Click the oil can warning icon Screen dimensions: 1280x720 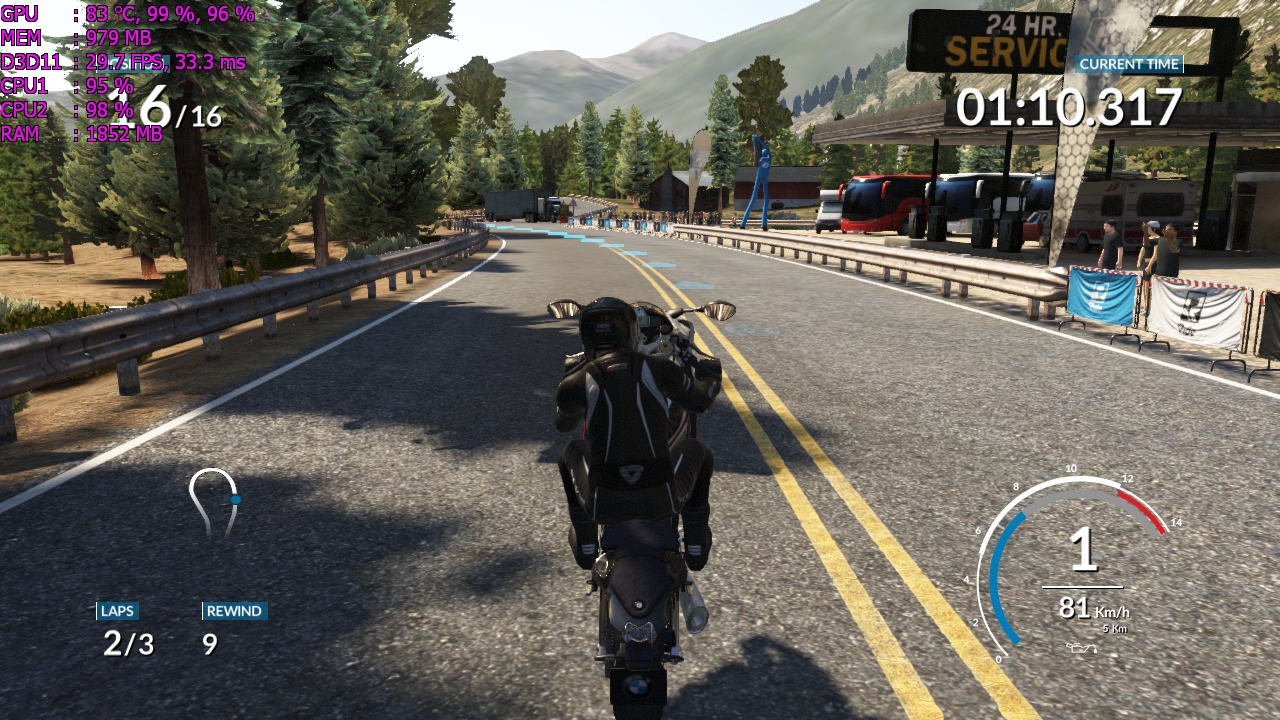tap(1080, 648)
